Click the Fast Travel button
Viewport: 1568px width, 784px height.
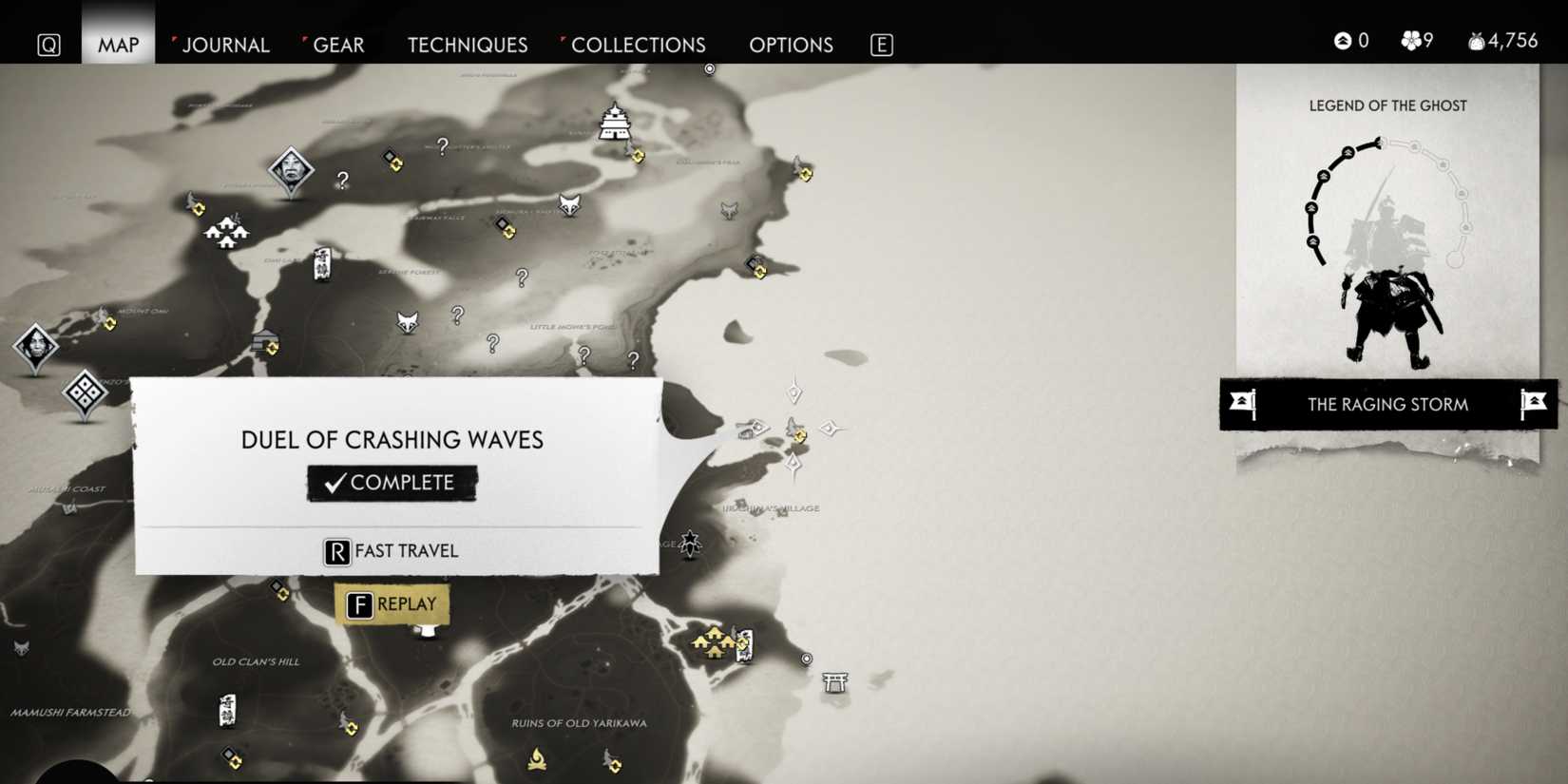[391, 551]
